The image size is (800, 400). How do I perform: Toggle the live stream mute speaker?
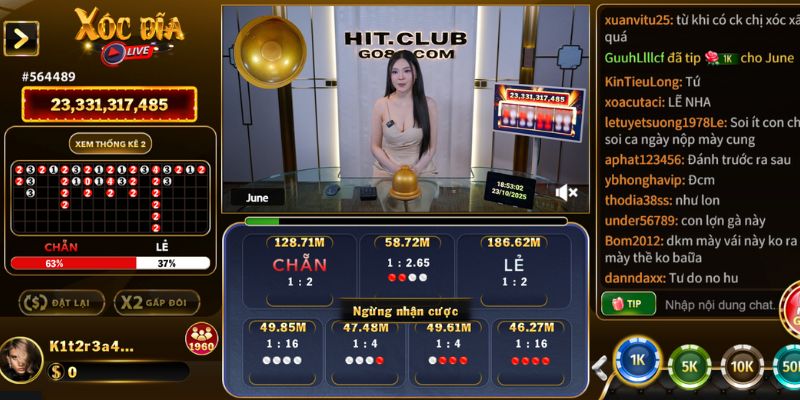pos(567,192)
